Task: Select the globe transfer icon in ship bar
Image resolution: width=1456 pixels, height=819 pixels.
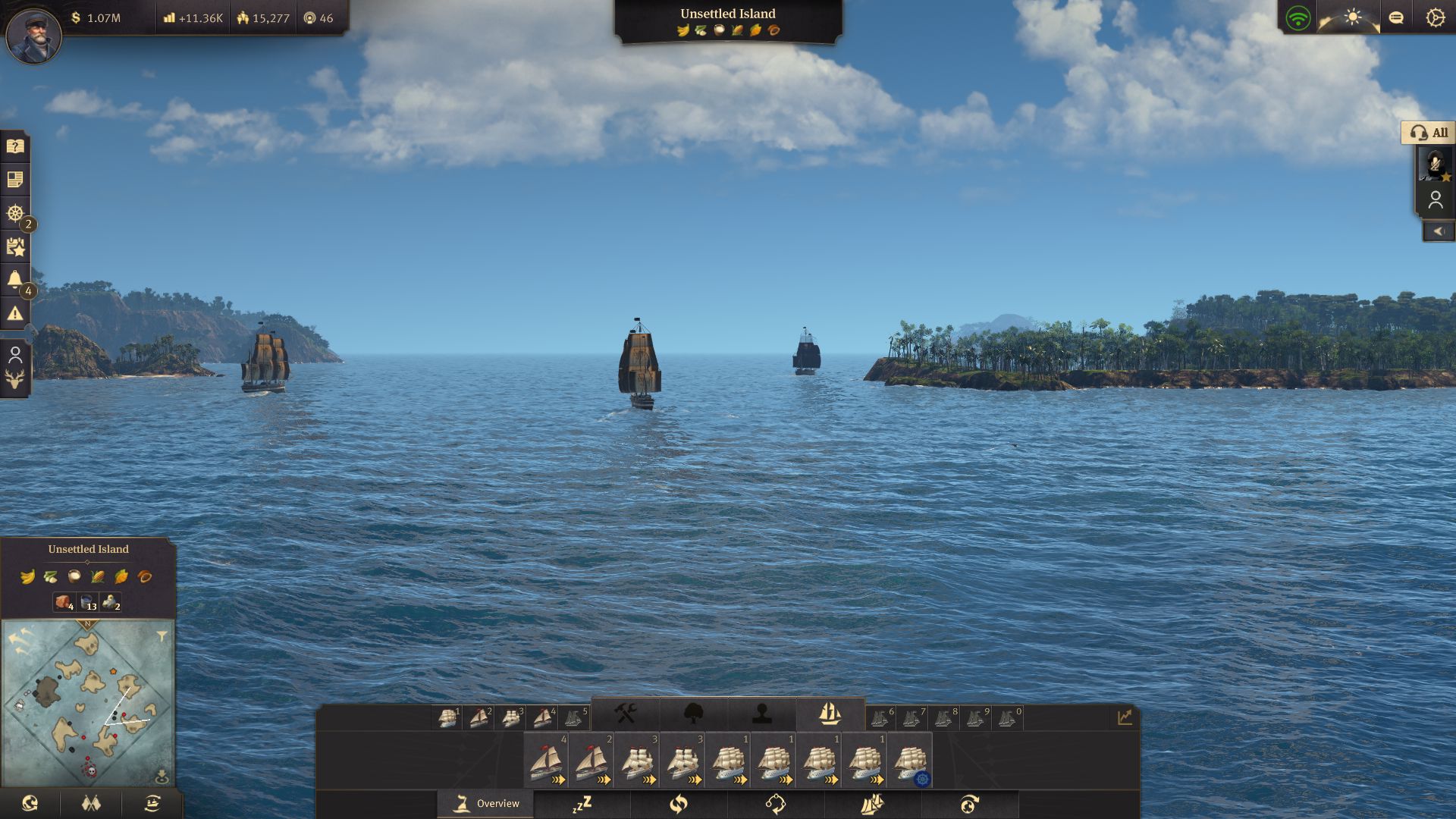Action: click(x=968, y=804)
